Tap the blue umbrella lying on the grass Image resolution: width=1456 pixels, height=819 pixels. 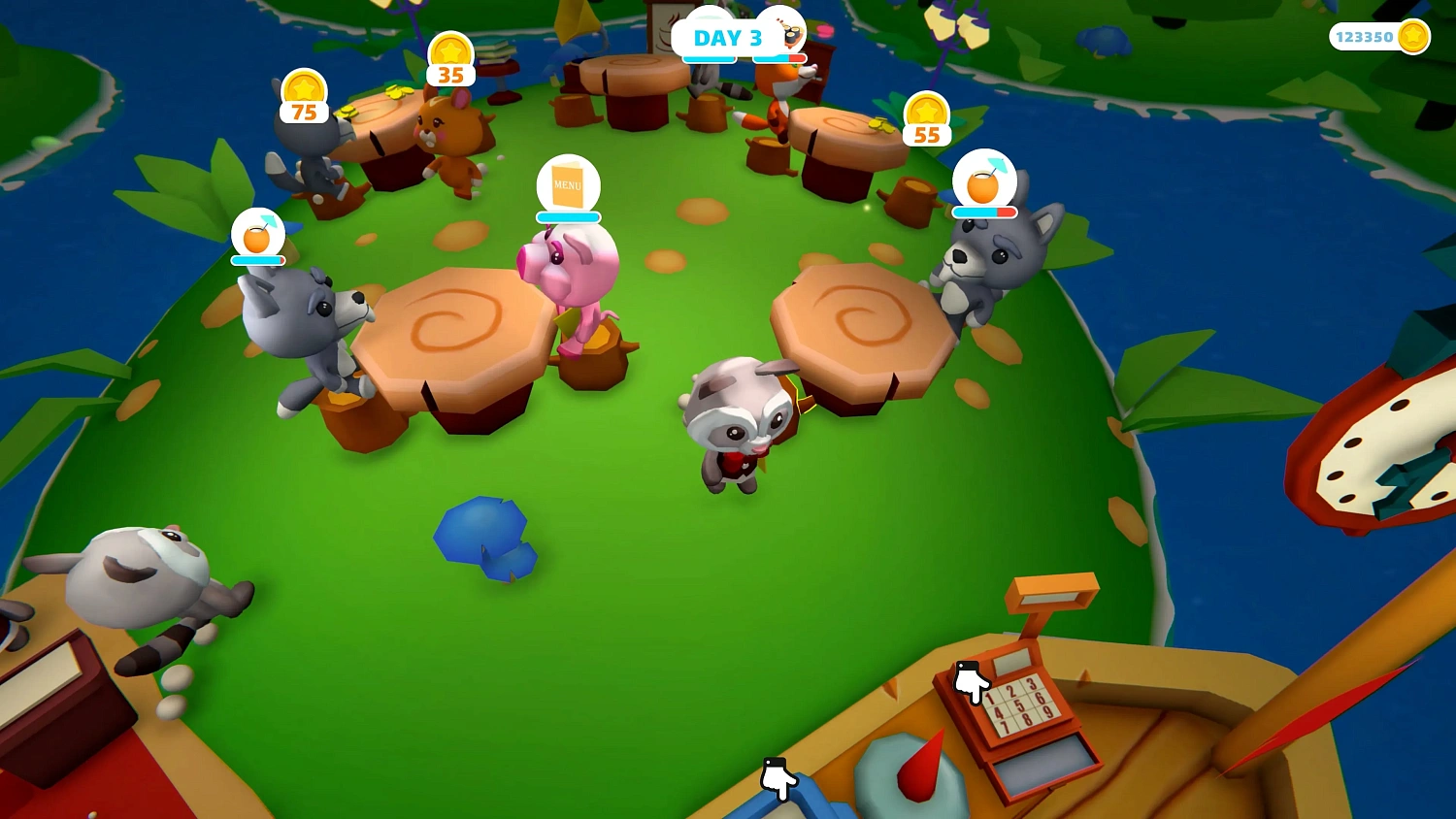[485, 536]
